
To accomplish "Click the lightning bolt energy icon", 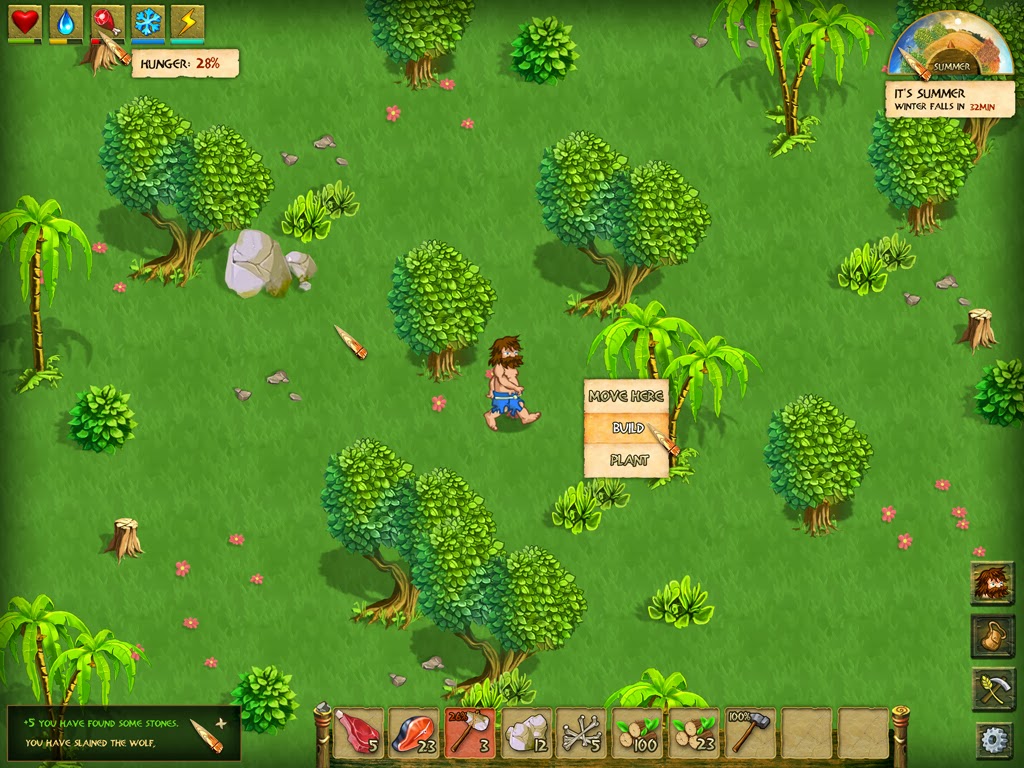I will tap(187, 22).
